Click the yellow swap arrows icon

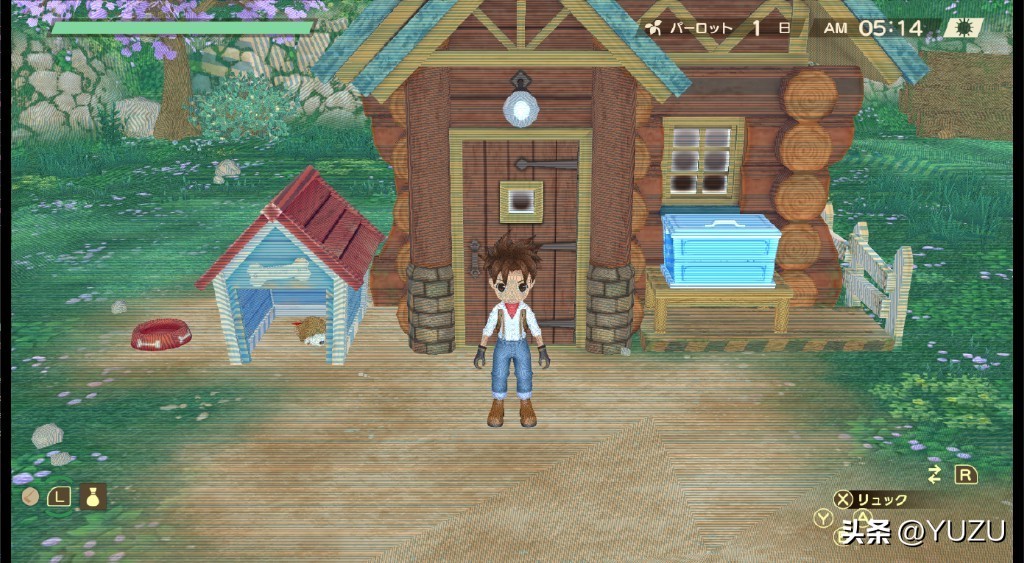click(935, 474)
